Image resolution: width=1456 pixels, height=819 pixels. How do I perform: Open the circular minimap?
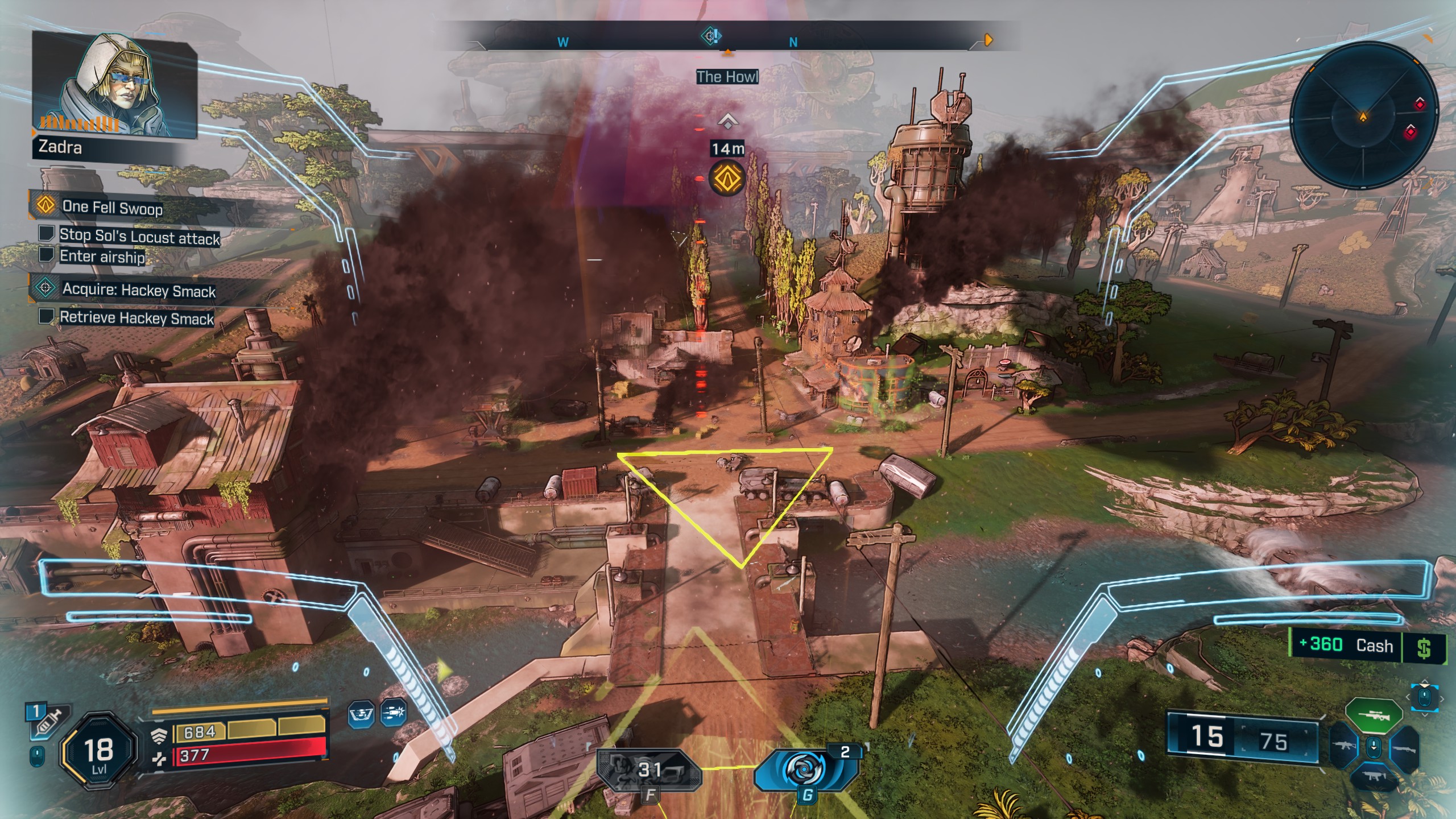[x=1363, y=118]
